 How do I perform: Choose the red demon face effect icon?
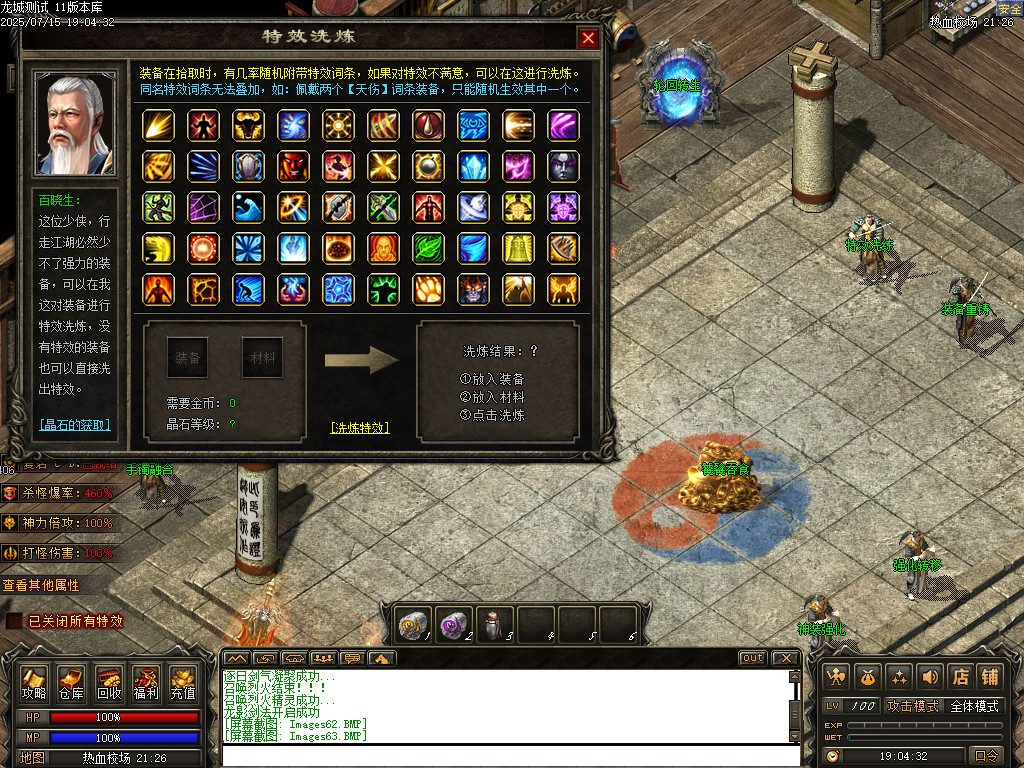point(293,165)
